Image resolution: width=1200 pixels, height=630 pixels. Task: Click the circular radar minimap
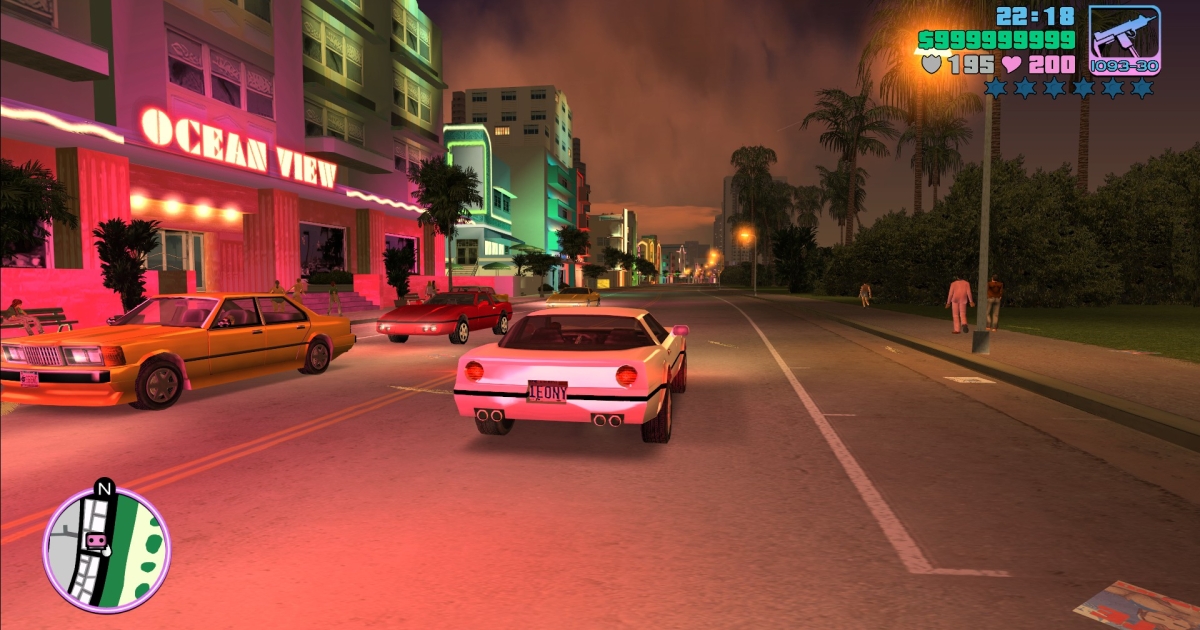pyautogui.click(x=106, y=550)
